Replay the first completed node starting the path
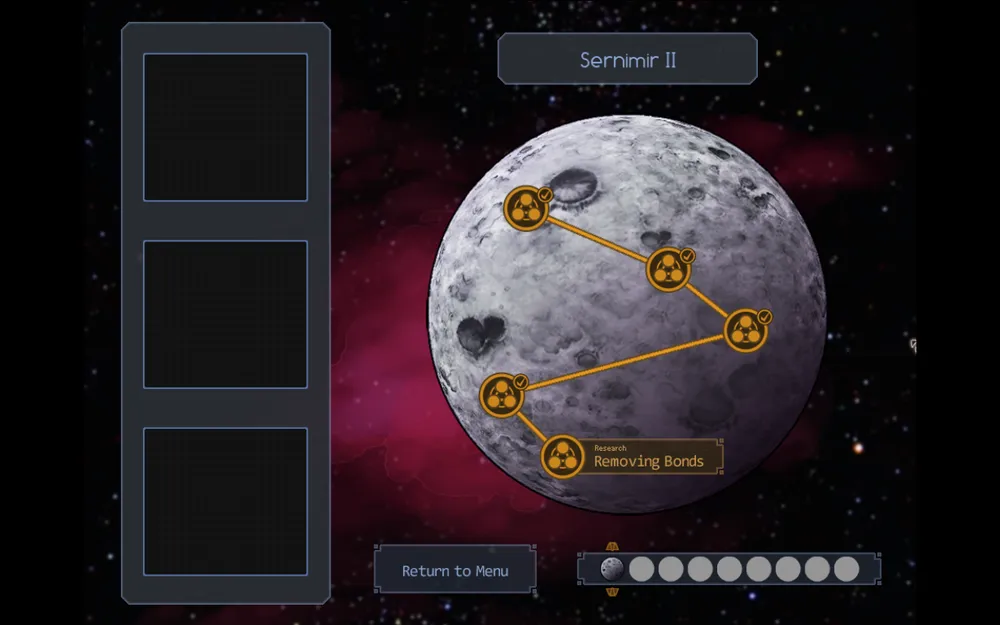 [525, 208]
